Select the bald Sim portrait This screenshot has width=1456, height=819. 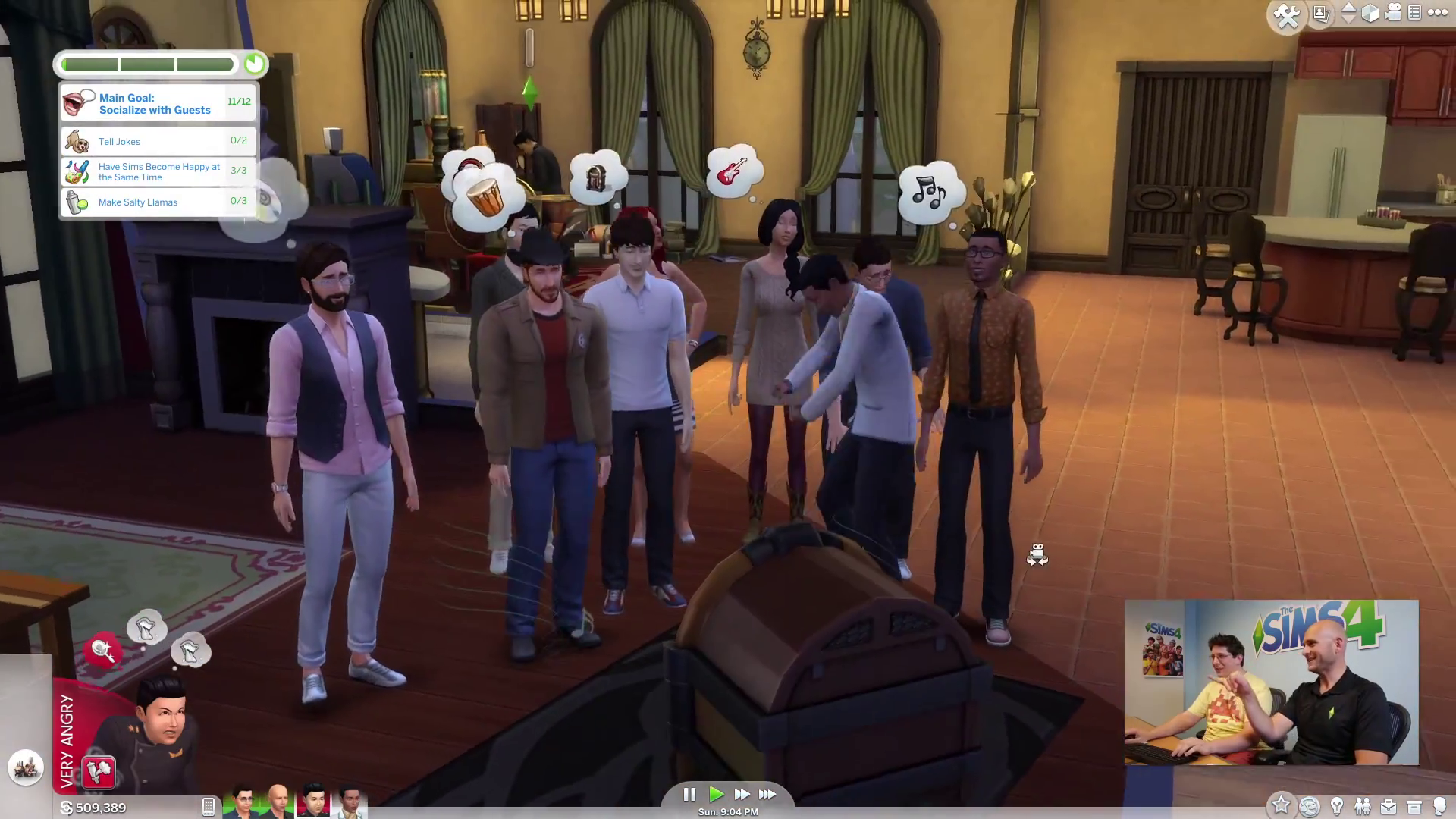click(x=278, y=801)
